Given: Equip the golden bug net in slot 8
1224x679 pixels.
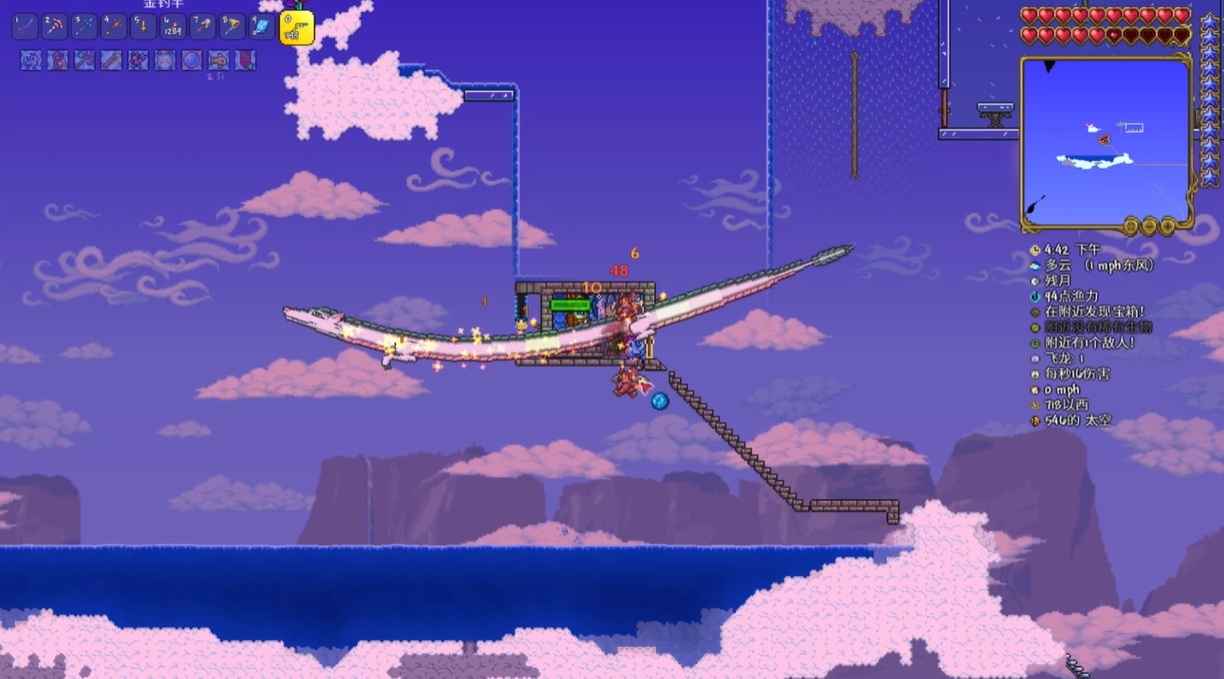Looking at the screenshot, I should tap(232, 26).
